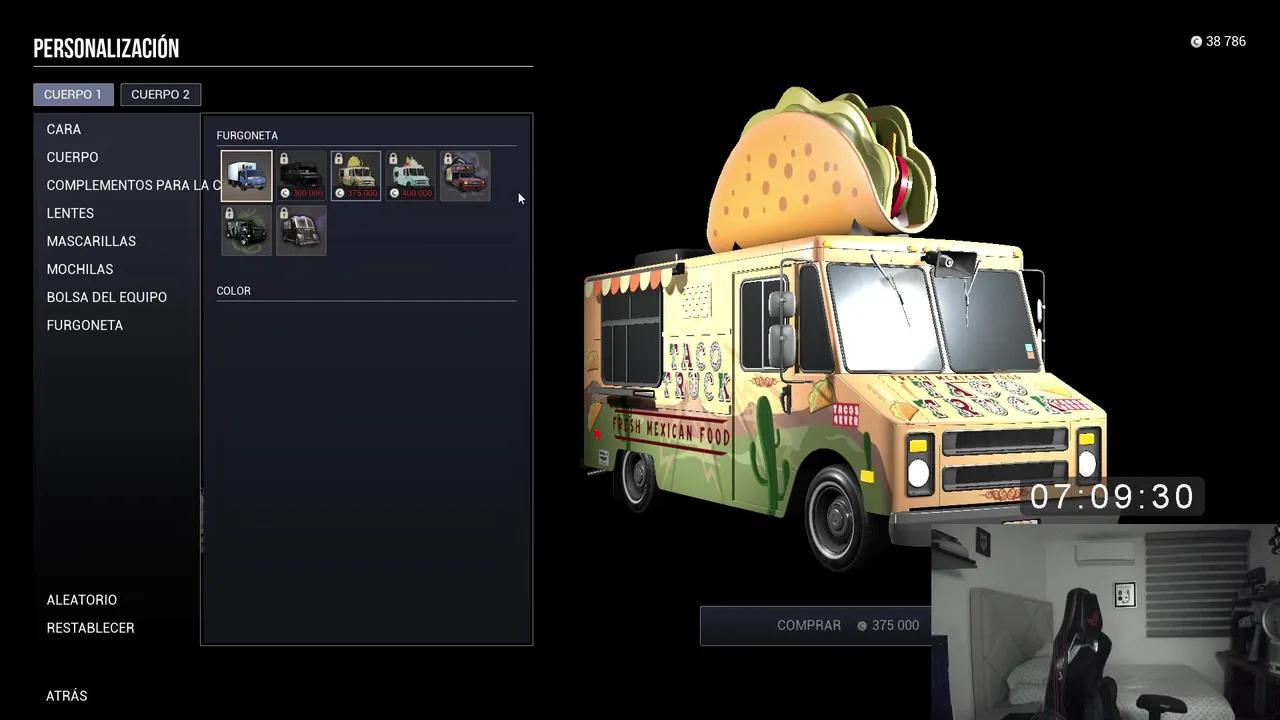Select LENTES from the sidebar

[70, 213]
